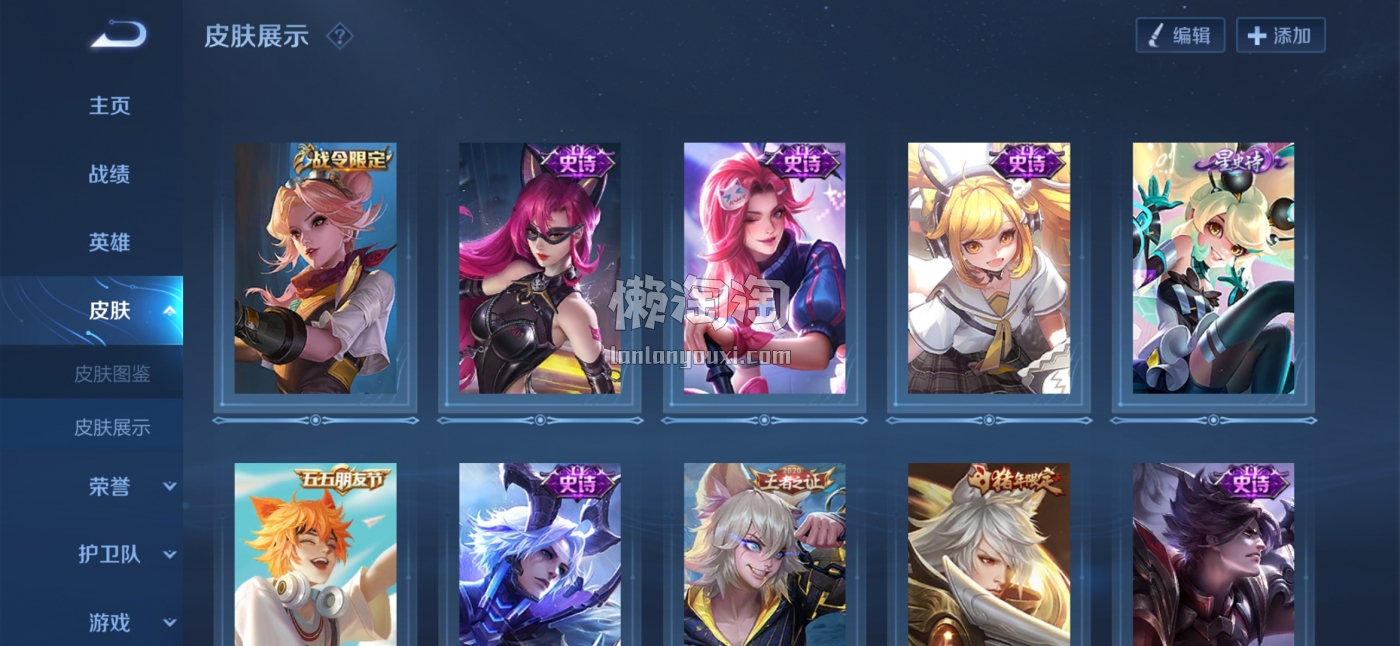Select the masked cat-ear 史诗 skin card
The height and width of the screenshot is (646, 1400).
[540, 268]
